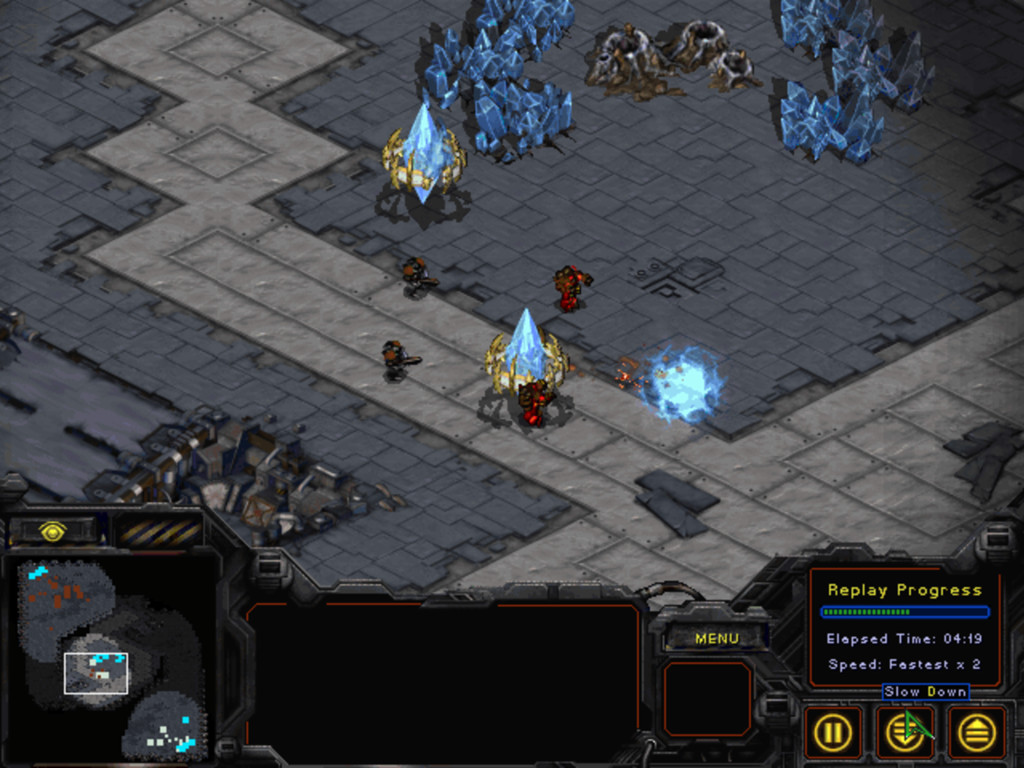
Task: Pause the replay playback
Action: point(832,733)
